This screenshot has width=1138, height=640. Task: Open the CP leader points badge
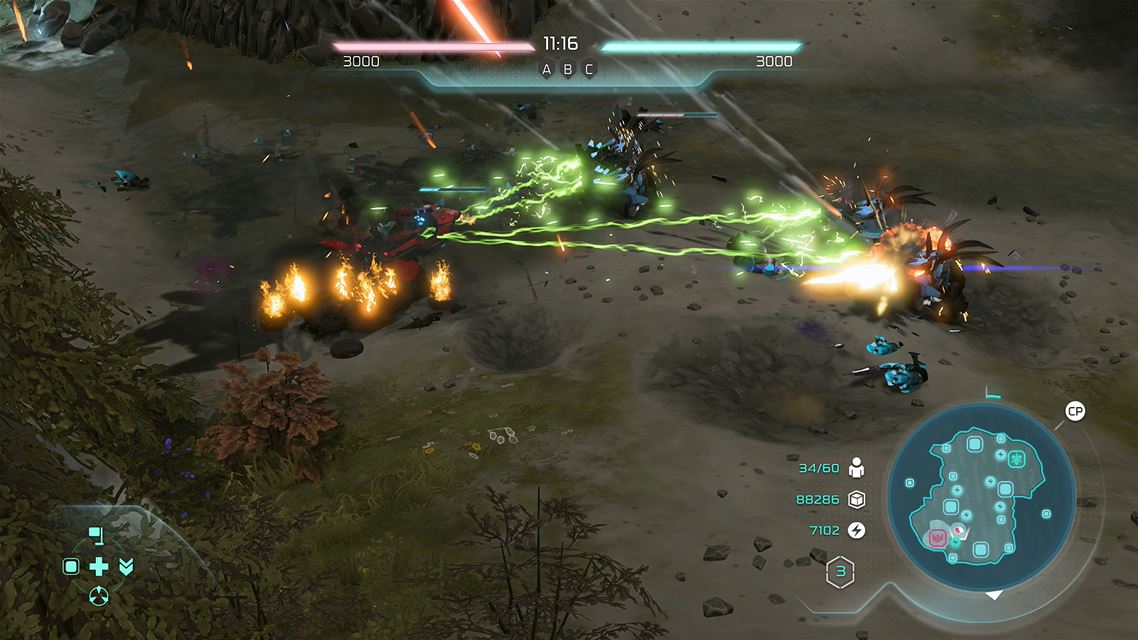click(x=1075, y=412)
